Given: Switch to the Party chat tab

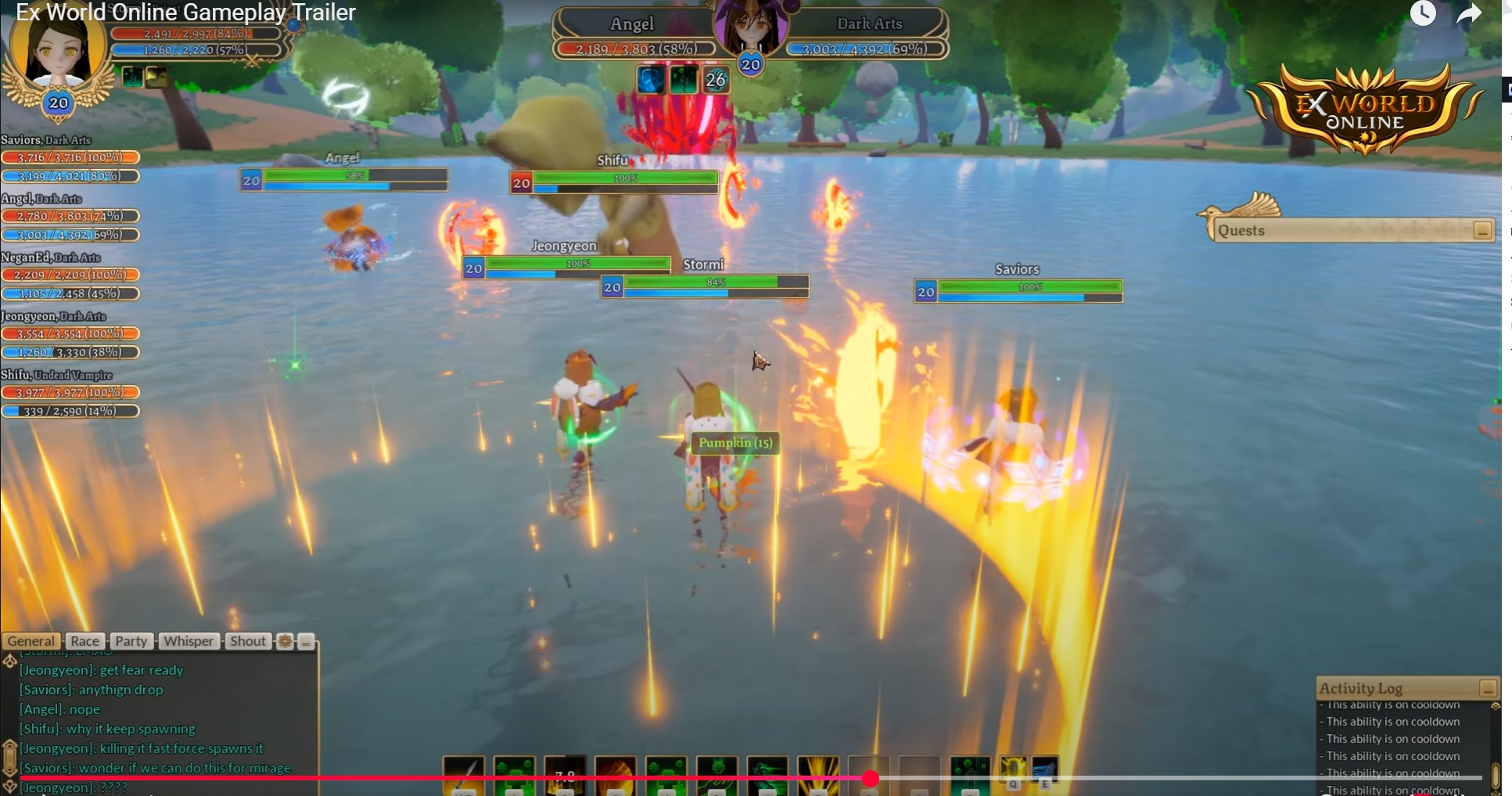Looking at the screenshot, I should (131, 641).
